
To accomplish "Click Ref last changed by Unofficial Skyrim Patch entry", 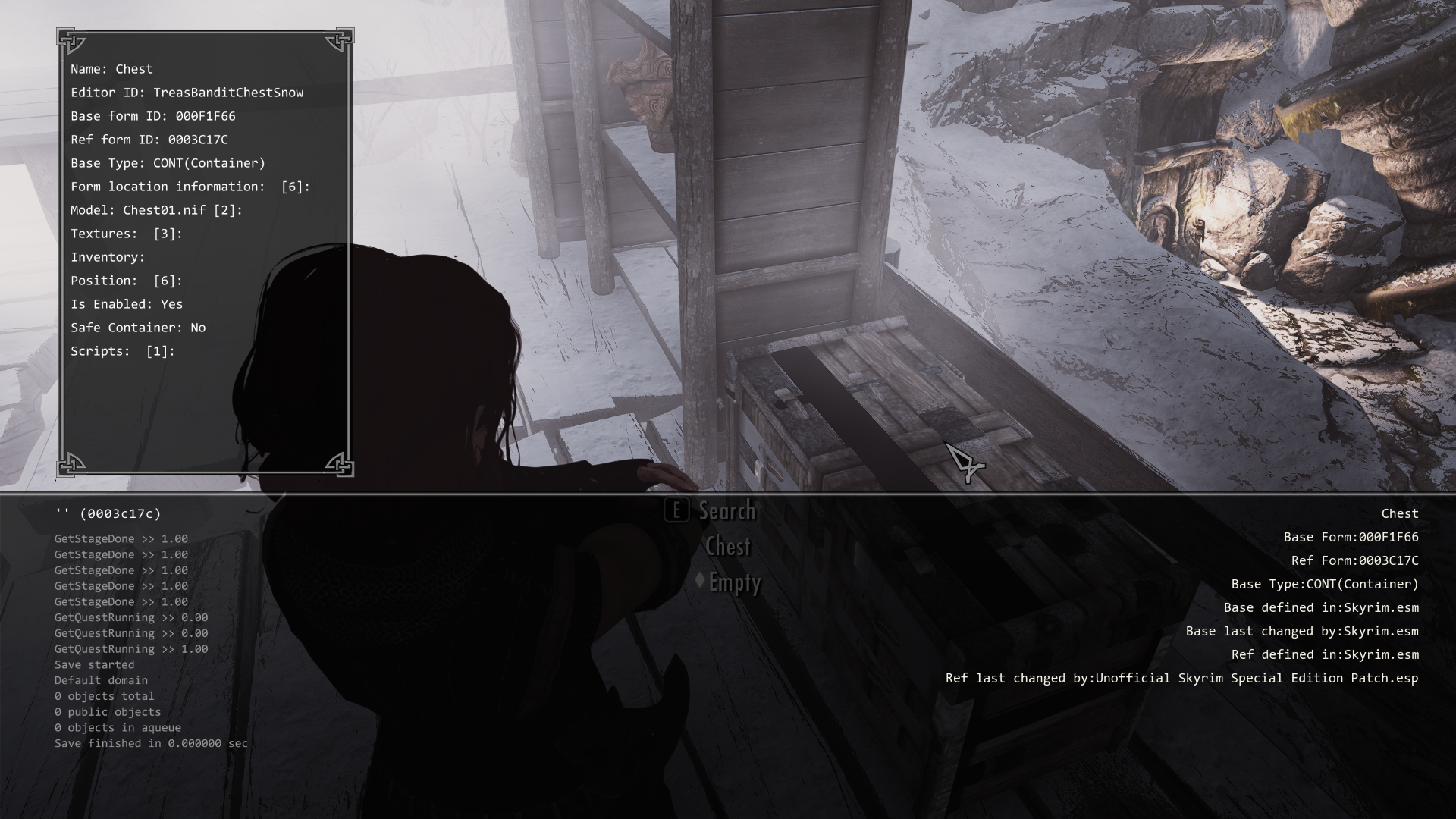I will (1181, 678).
